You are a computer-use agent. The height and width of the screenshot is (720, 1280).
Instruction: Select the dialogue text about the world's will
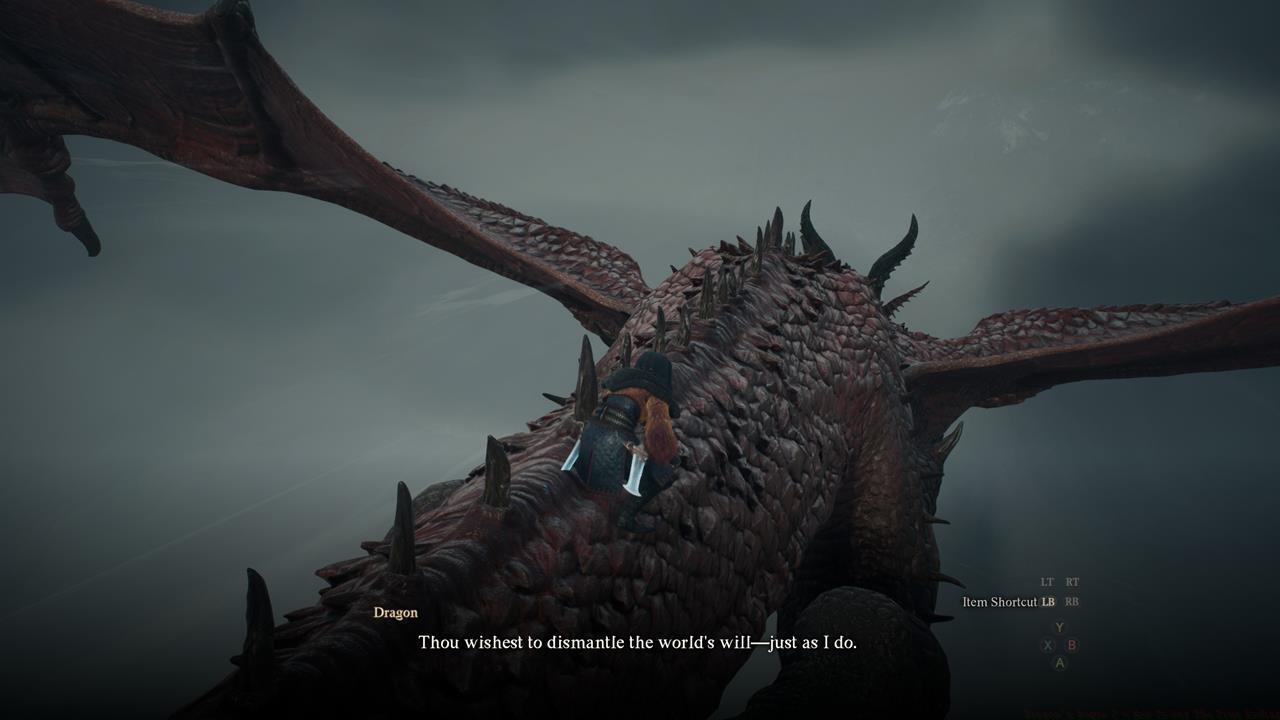pyautogui.click(x=640, y=643)
